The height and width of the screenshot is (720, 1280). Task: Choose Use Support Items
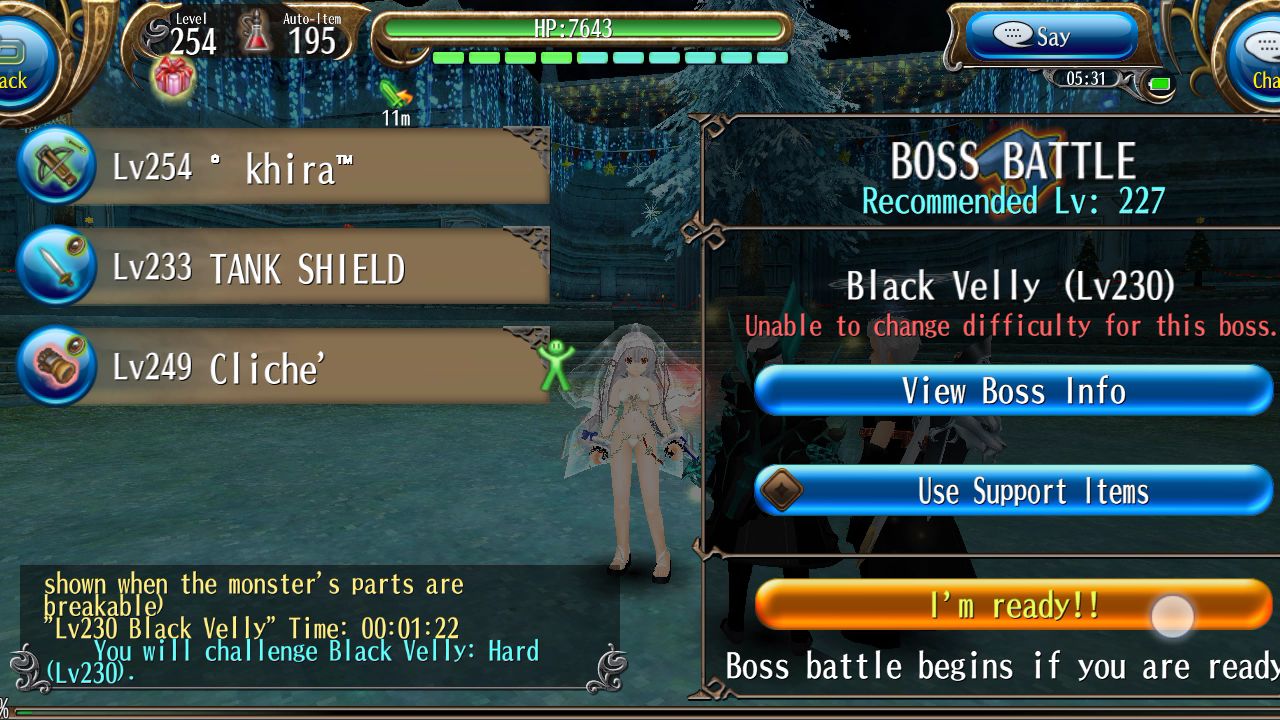[1013, 491]
